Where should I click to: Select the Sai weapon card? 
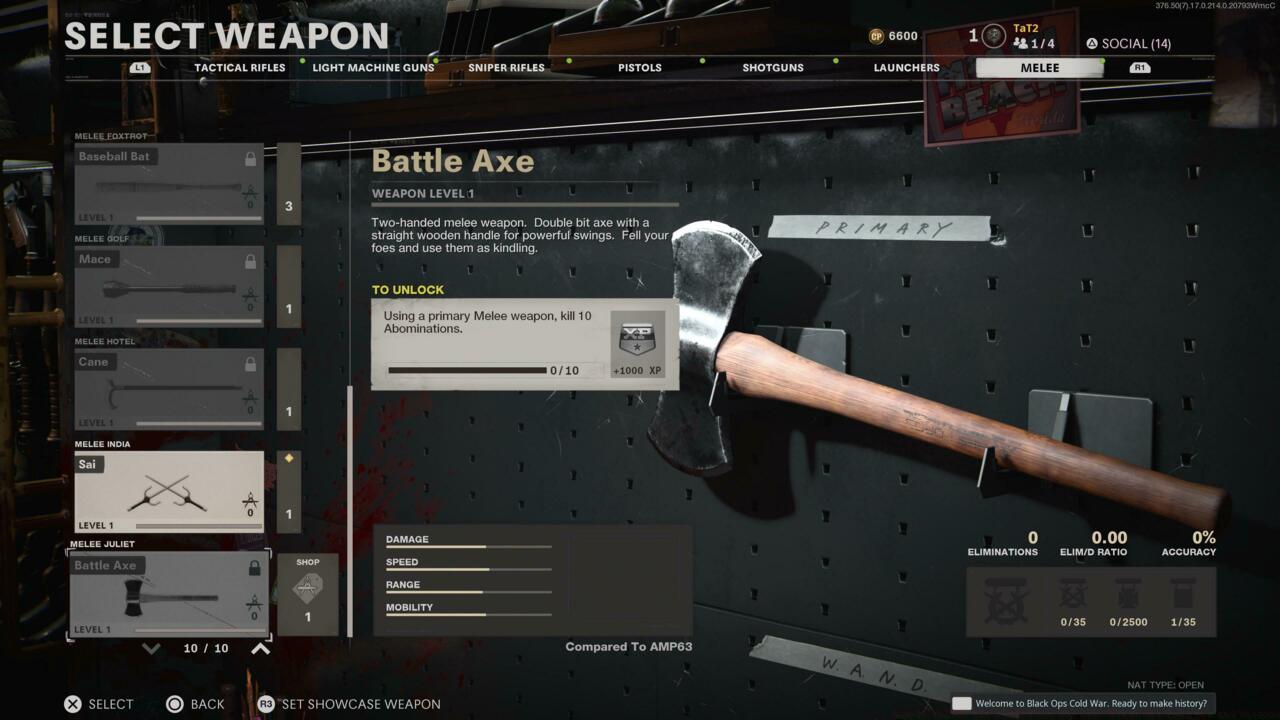tap(169, 492)
